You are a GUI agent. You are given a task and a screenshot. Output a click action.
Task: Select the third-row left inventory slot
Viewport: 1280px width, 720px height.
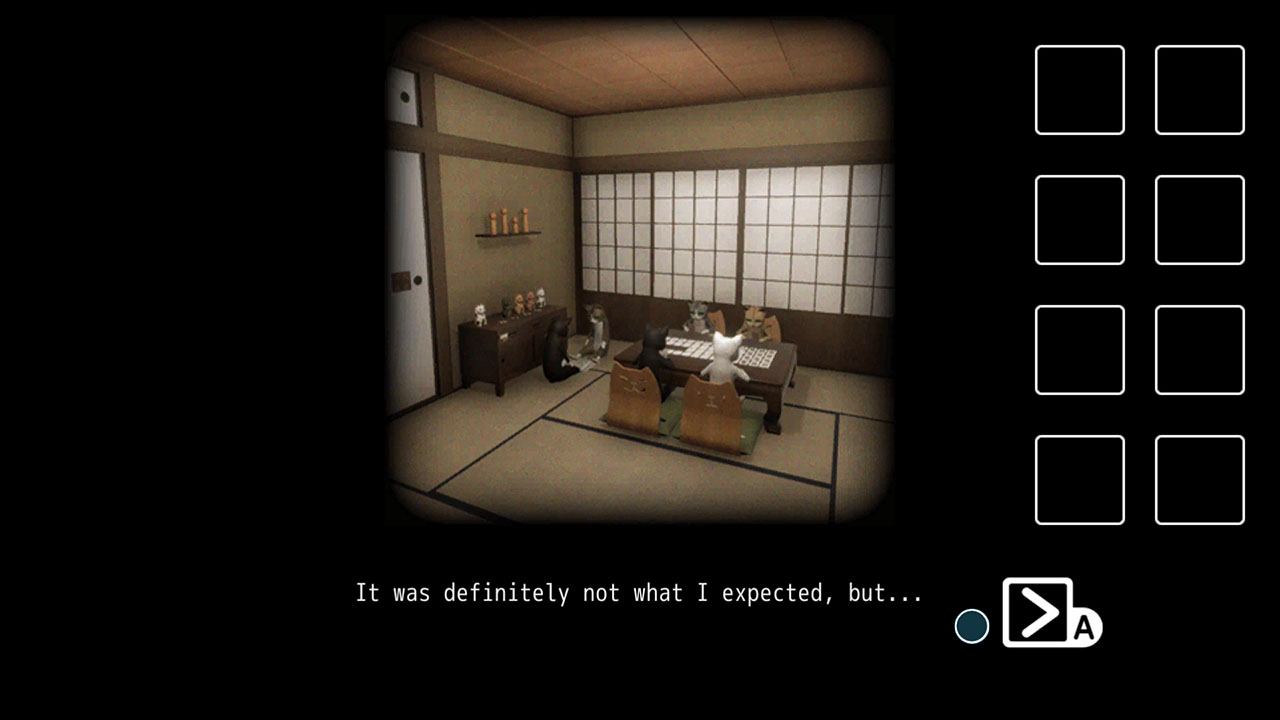[x=1079, y=350]
